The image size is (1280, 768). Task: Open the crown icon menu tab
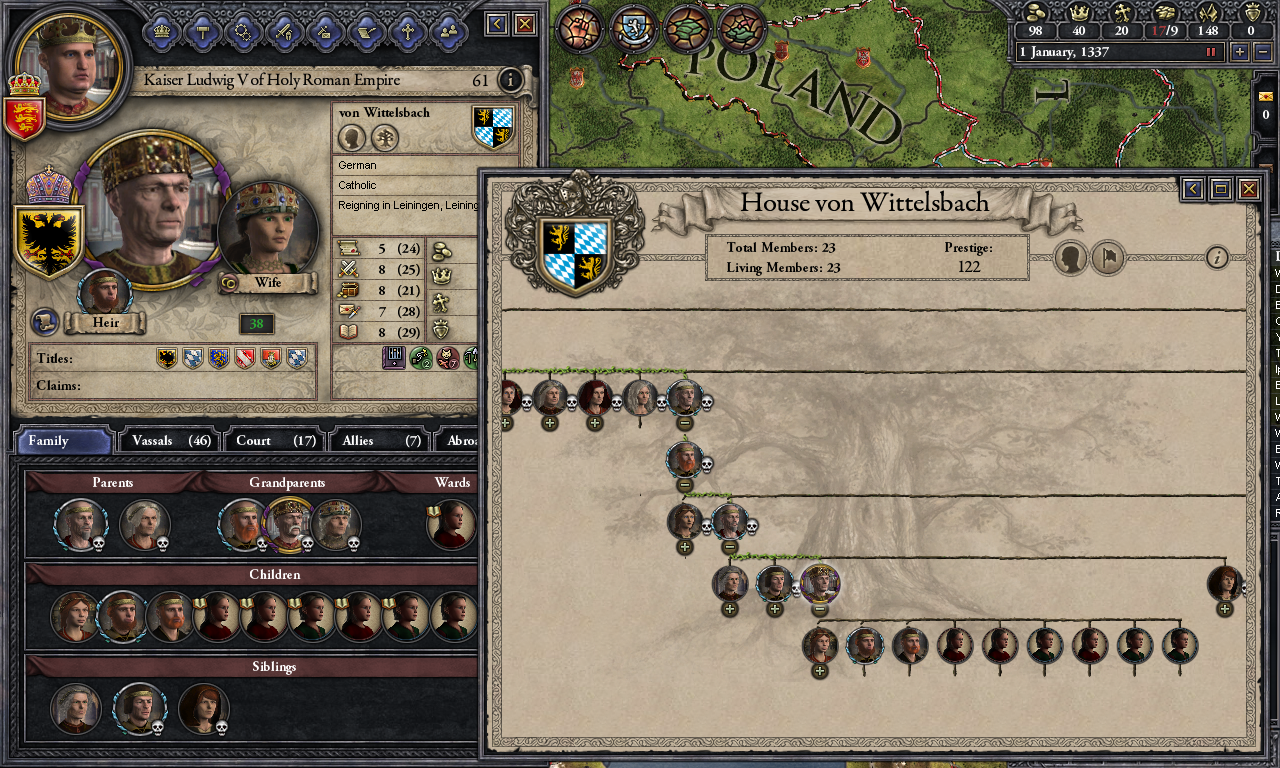(162, 31)
